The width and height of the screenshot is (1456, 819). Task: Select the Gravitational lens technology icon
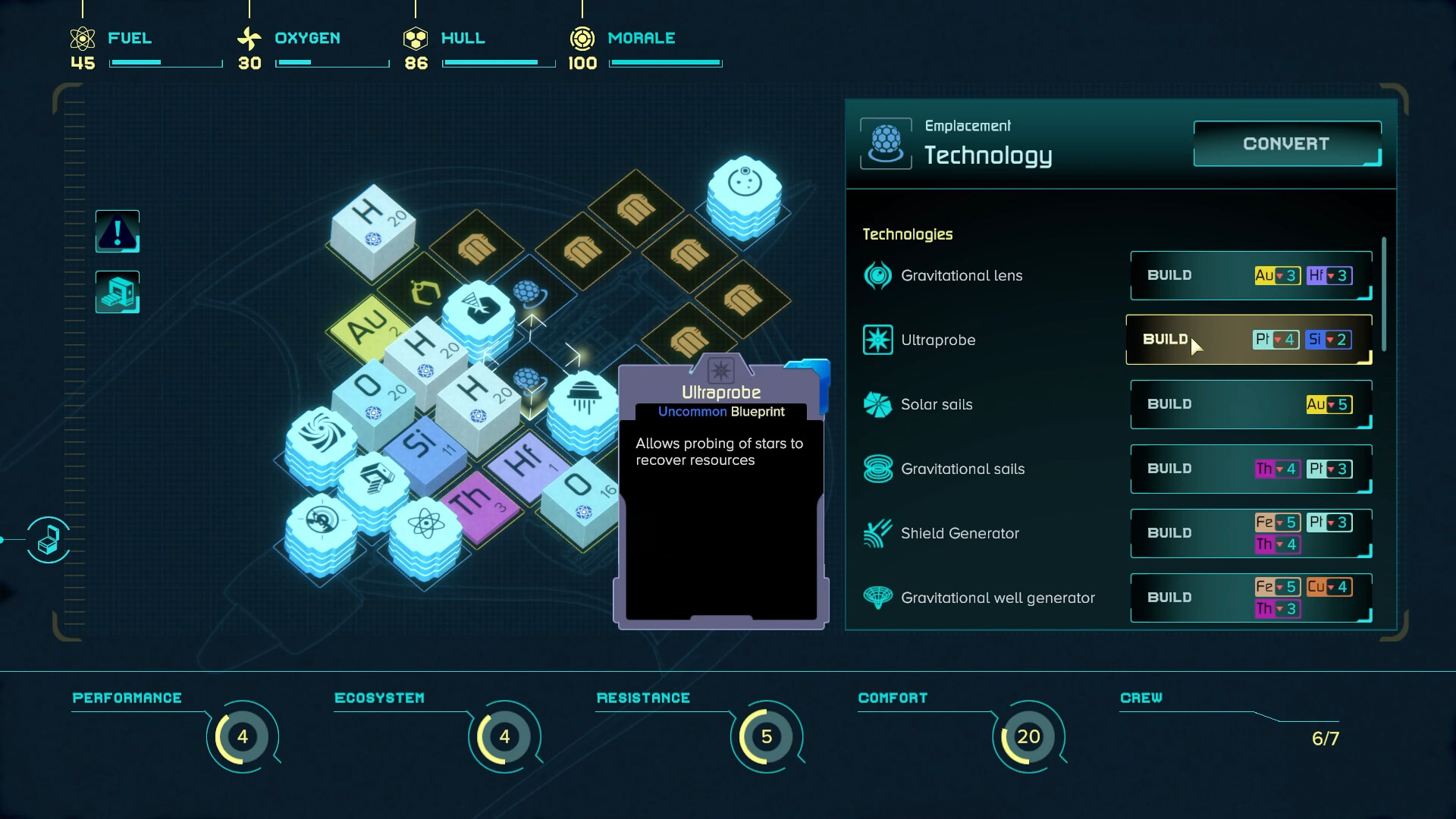click(878, 275)
